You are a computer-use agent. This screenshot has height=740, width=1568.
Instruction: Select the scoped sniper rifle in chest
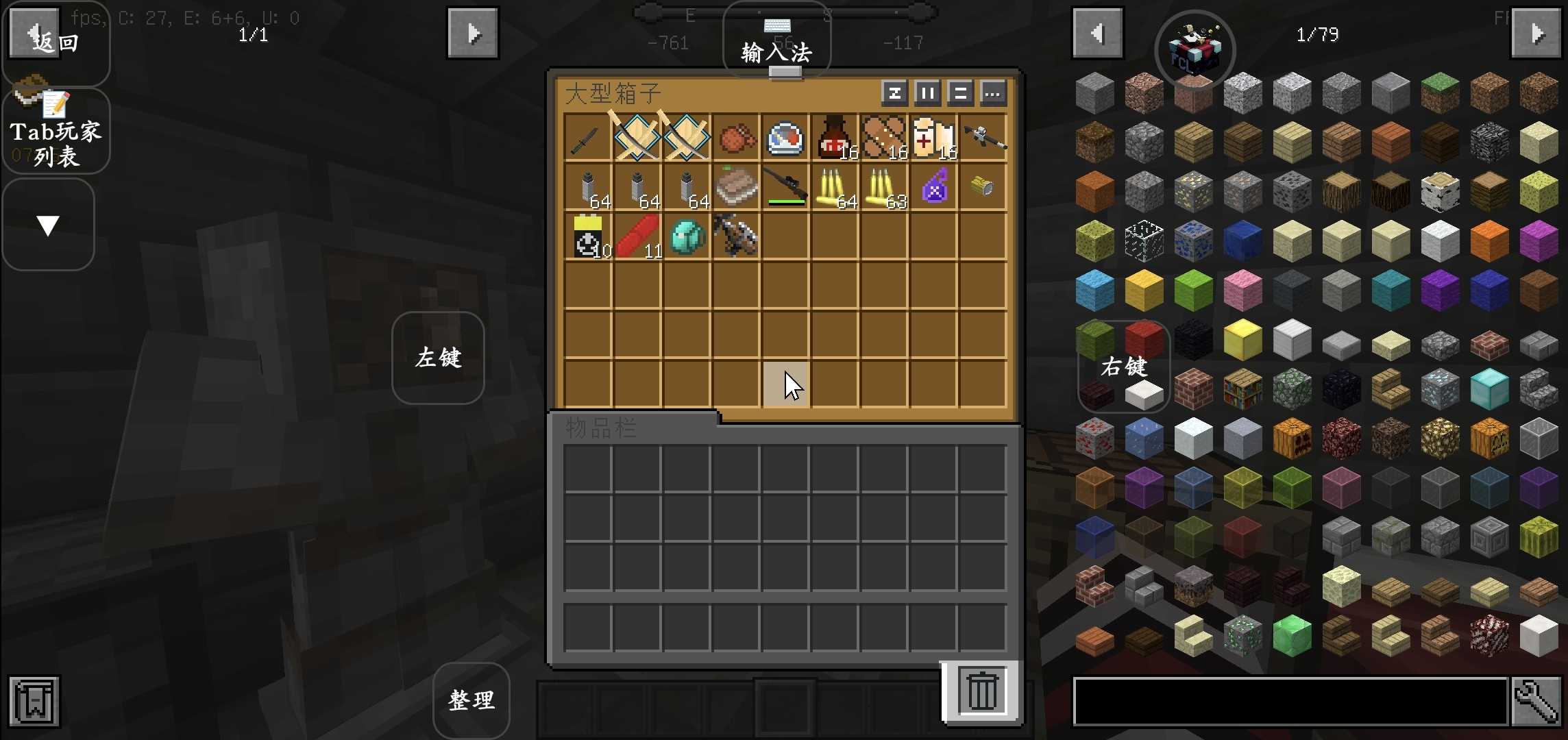785,187
